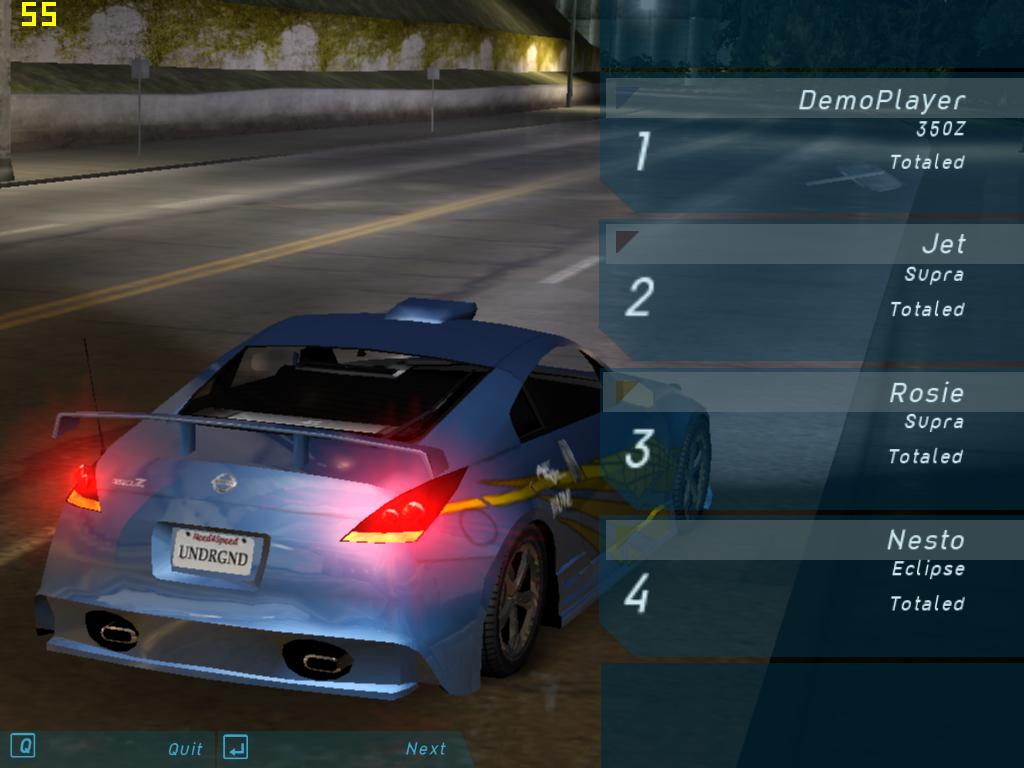Continue with the Next button
Viewport: 1024px width, 768px height.
tap(425, 748)
